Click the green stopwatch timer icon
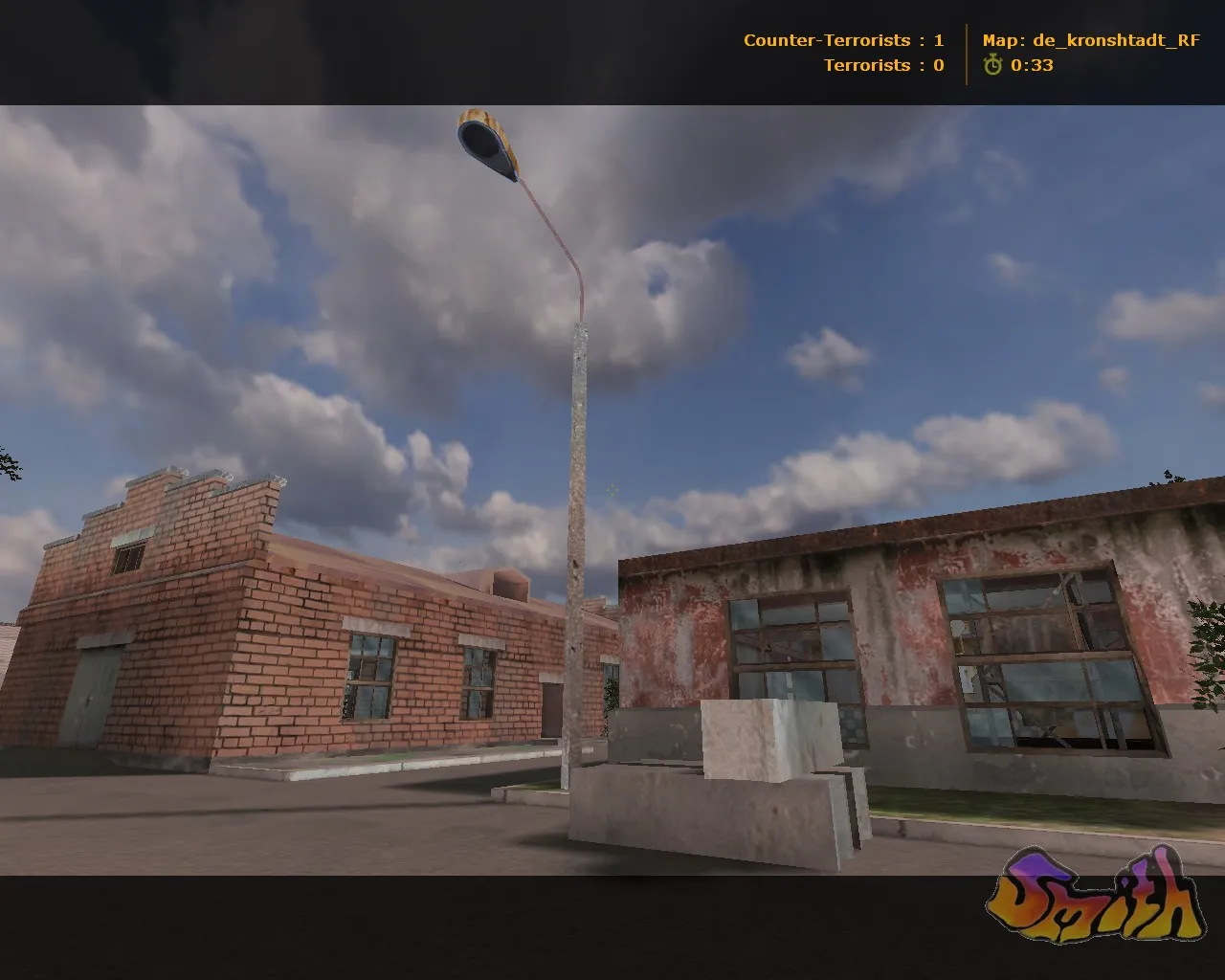The width and height of the screenshot is (1225, 980). 991,66
